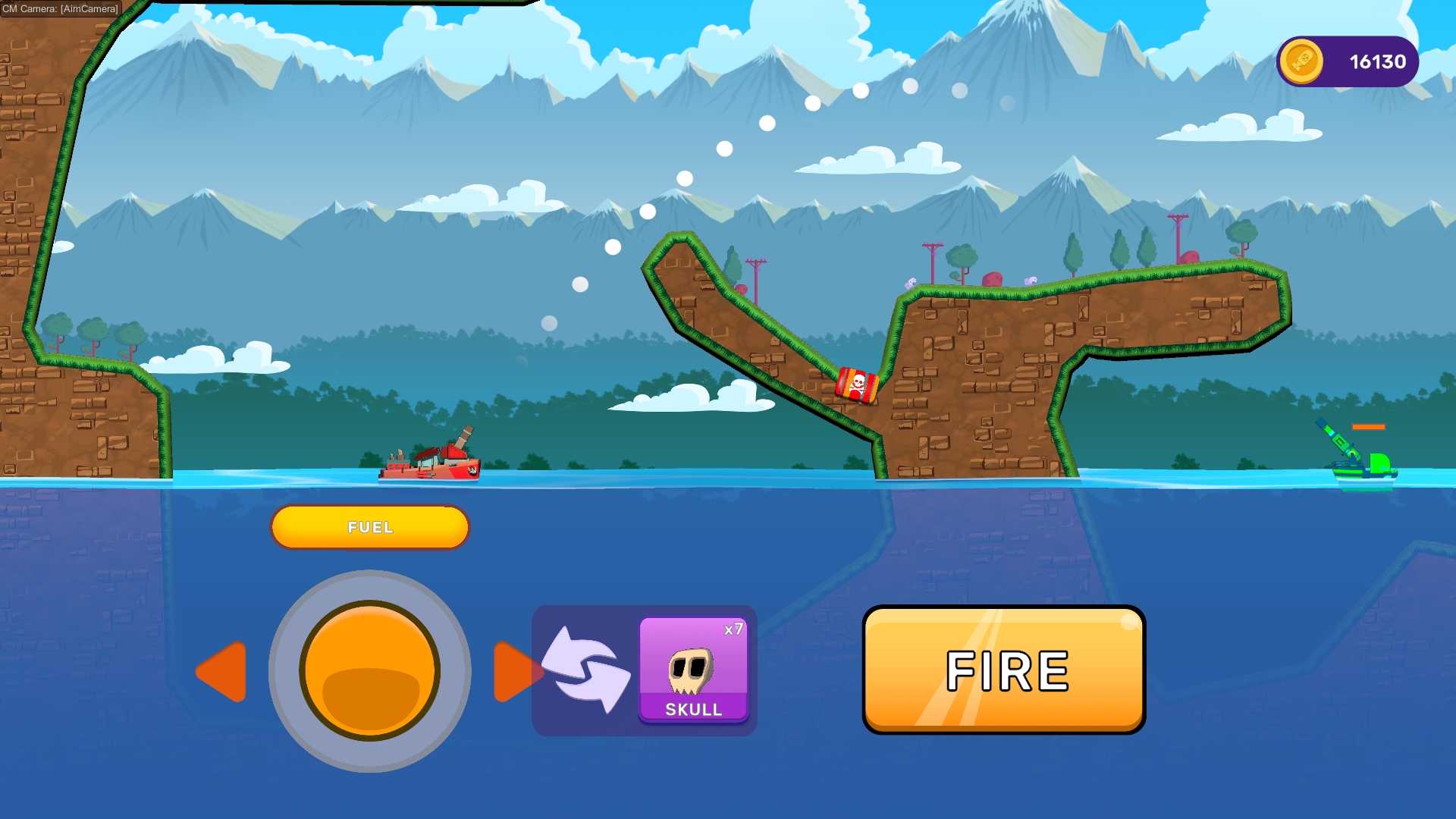Viewport: 1456px width, 819px height.
Task: Click the orange aiming joystick knob
Action: 370,671
